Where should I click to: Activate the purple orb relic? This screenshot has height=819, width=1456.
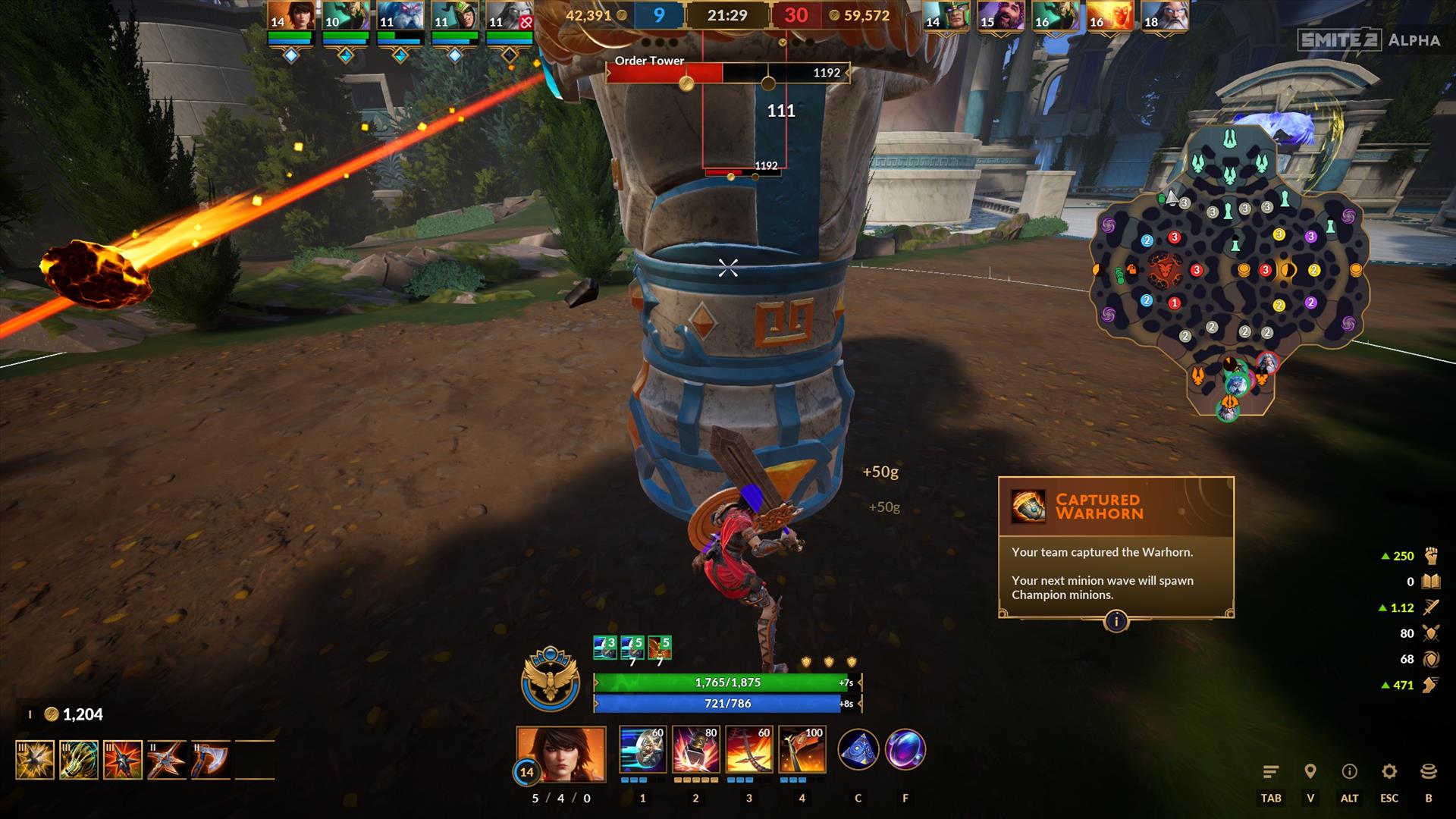tap(905, 750)
